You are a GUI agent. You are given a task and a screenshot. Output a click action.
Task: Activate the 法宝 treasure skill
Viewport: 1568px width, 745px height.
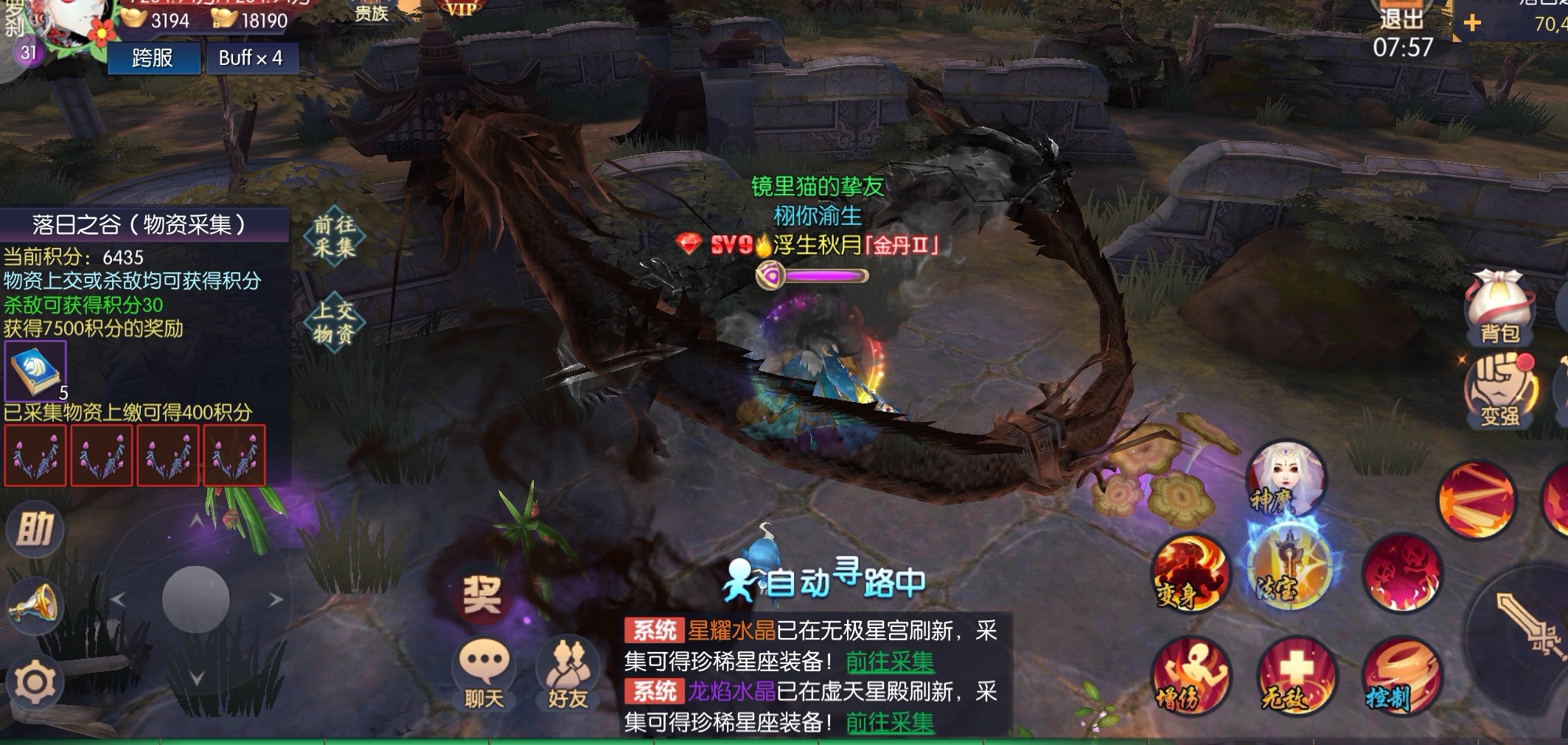(1289, 569)
